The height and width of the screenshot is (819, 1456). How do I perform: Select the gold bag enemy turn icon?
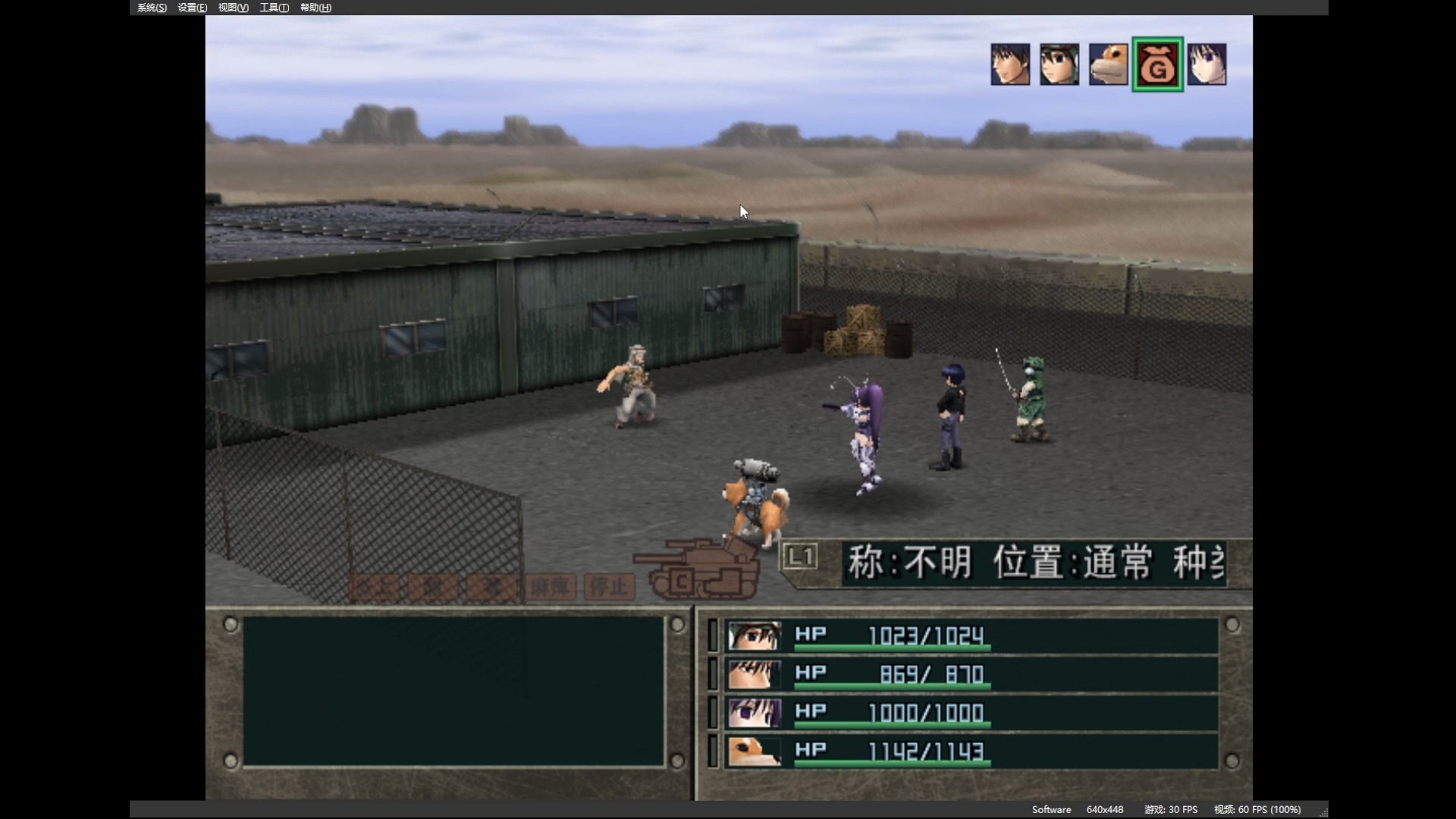coord(1157,64)
